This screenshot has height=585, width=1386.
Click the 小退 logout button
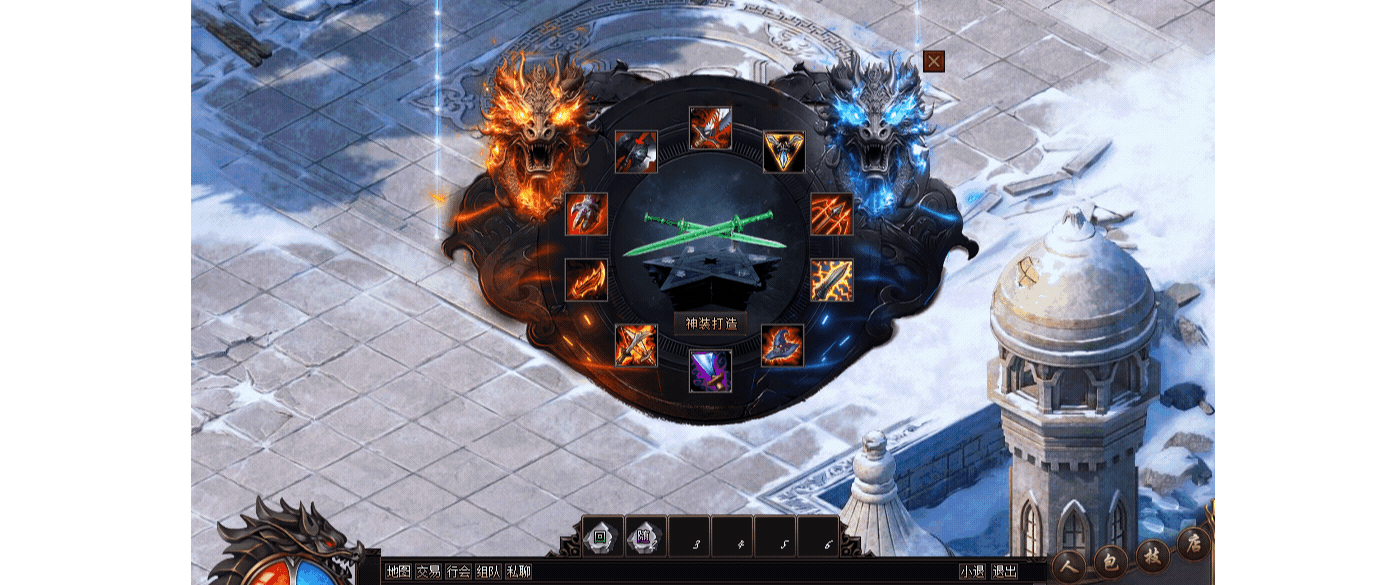coord(972,571)
